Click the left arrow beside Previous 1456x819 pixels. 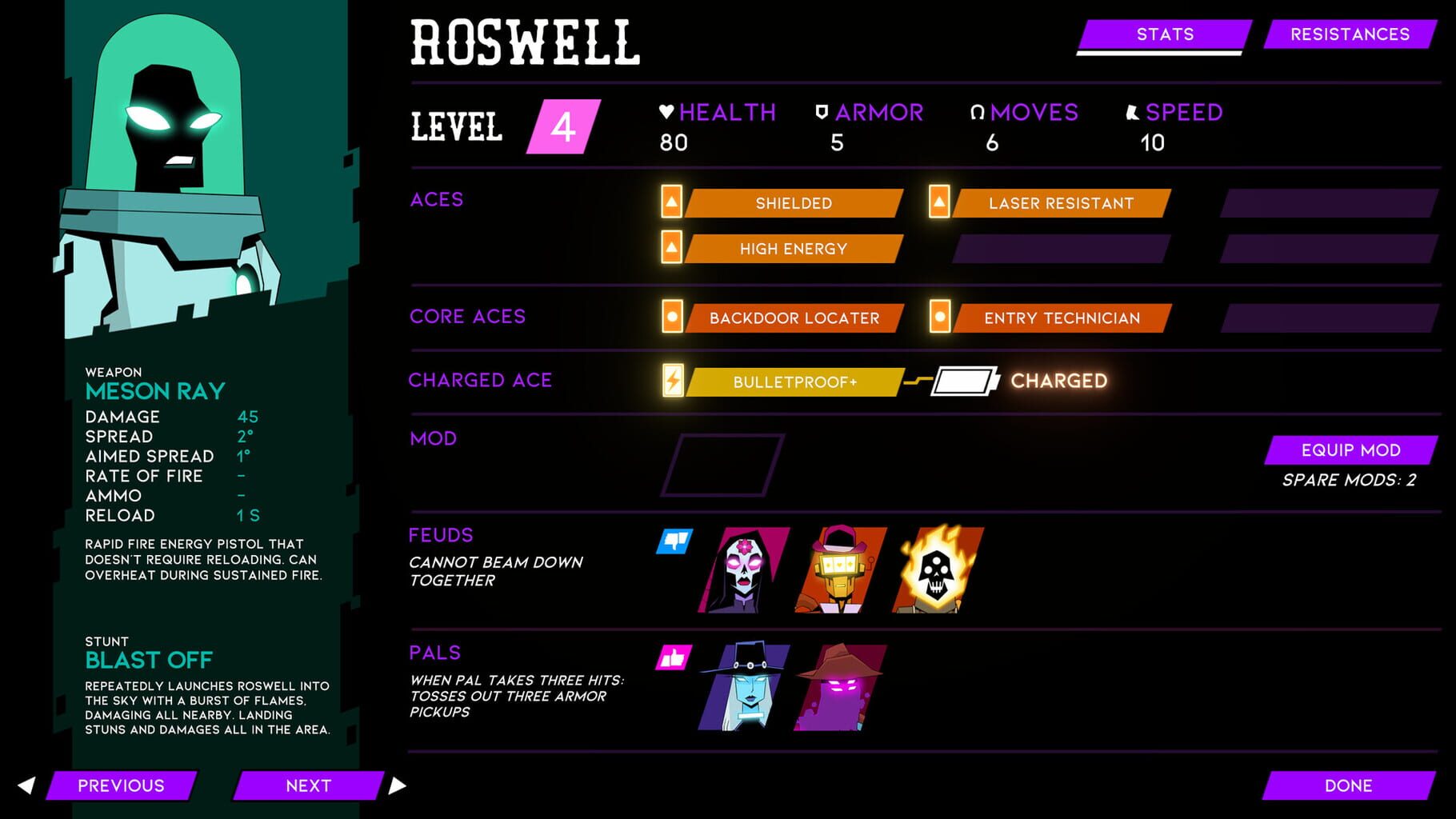point(27,785)
